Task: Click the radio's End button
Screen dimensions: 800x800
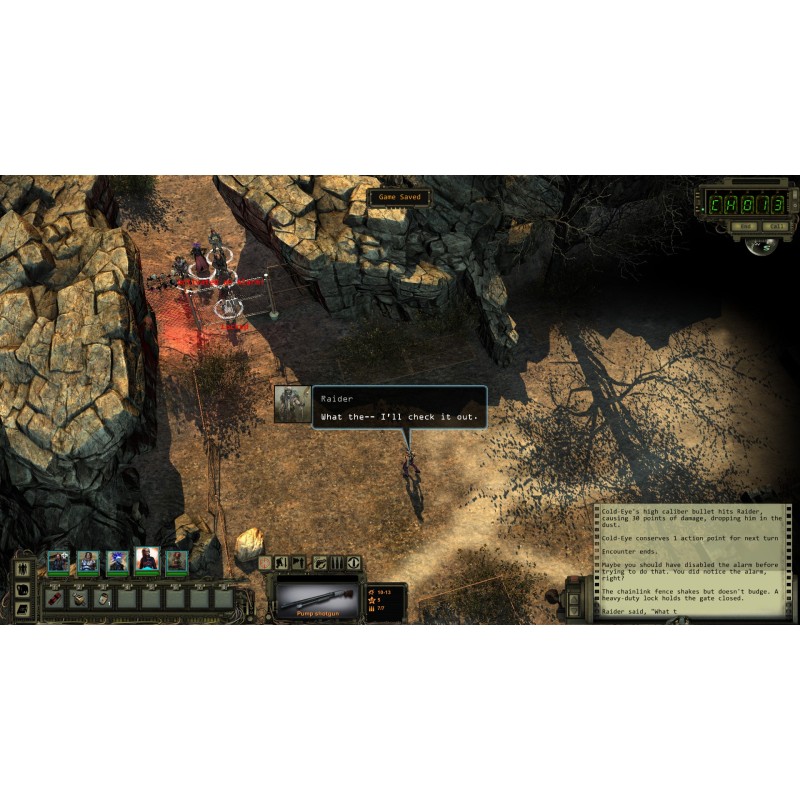Action: pyautogui.click(x=744, y=227)
